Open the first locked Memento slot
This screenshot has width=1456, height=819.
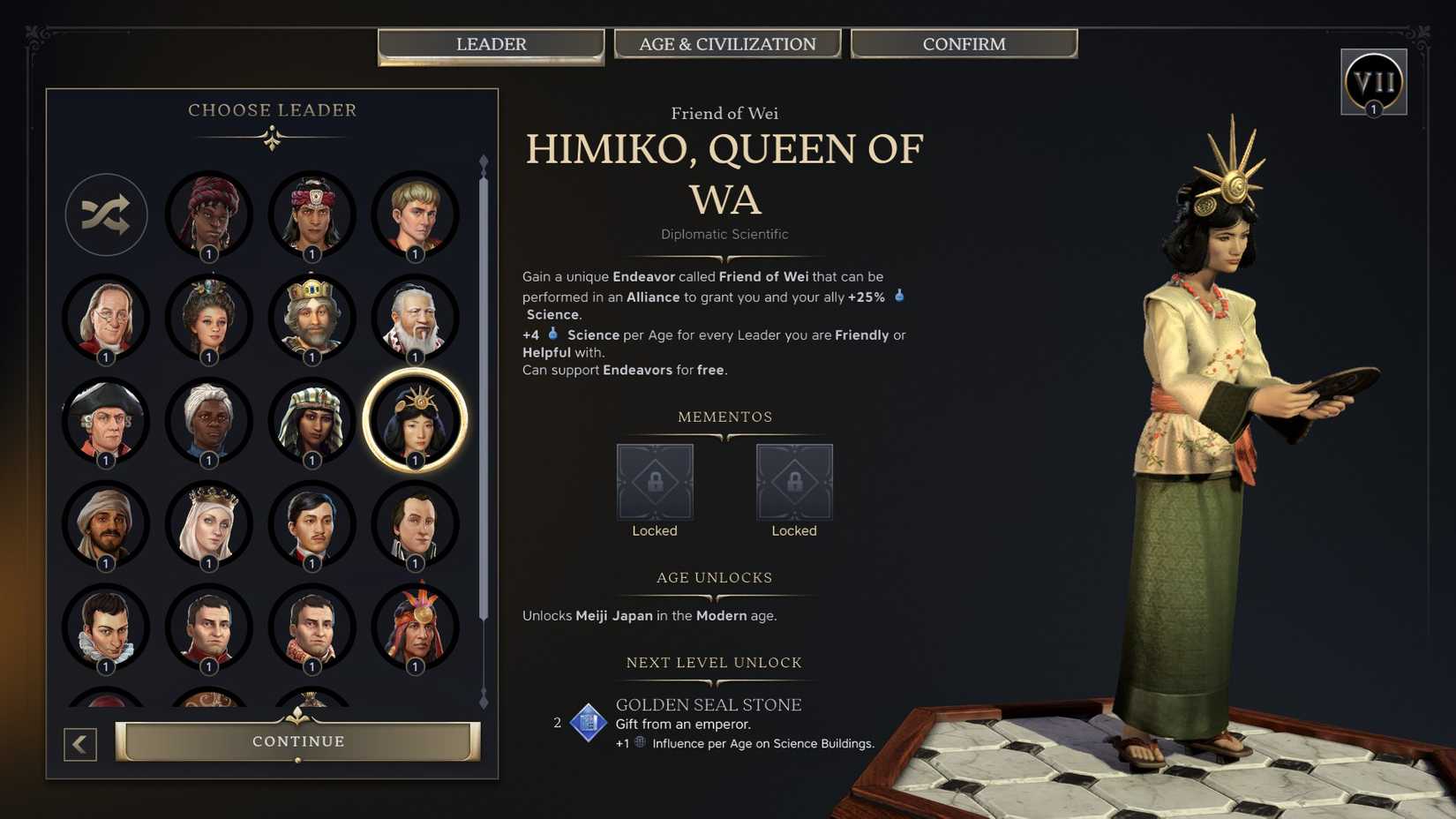655,481
